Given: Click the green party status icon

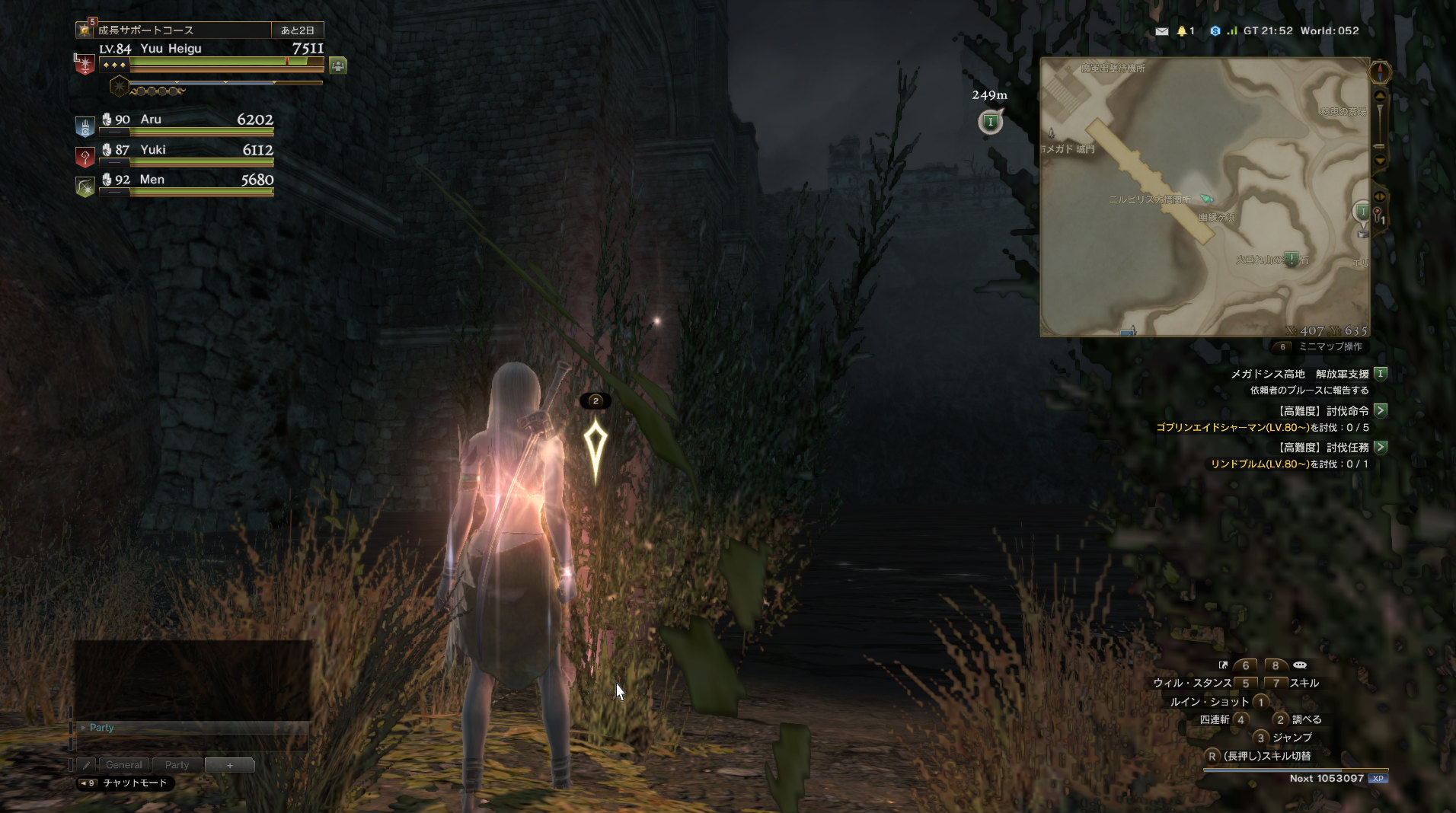Looking at the screenshot, I should (x=338, y=65).
